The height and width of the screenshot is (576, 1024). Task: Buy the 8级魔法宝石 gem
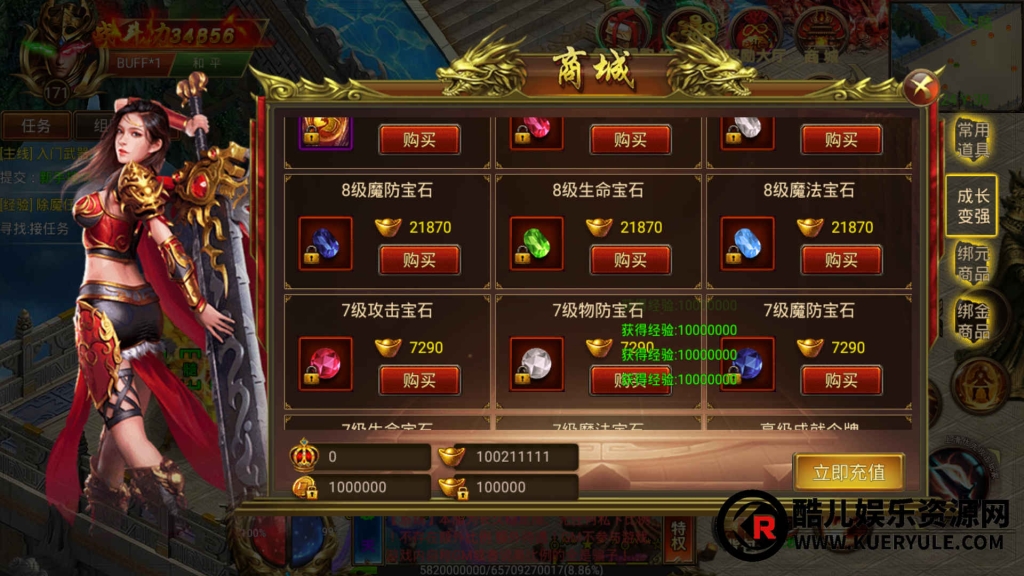(841, 260)
